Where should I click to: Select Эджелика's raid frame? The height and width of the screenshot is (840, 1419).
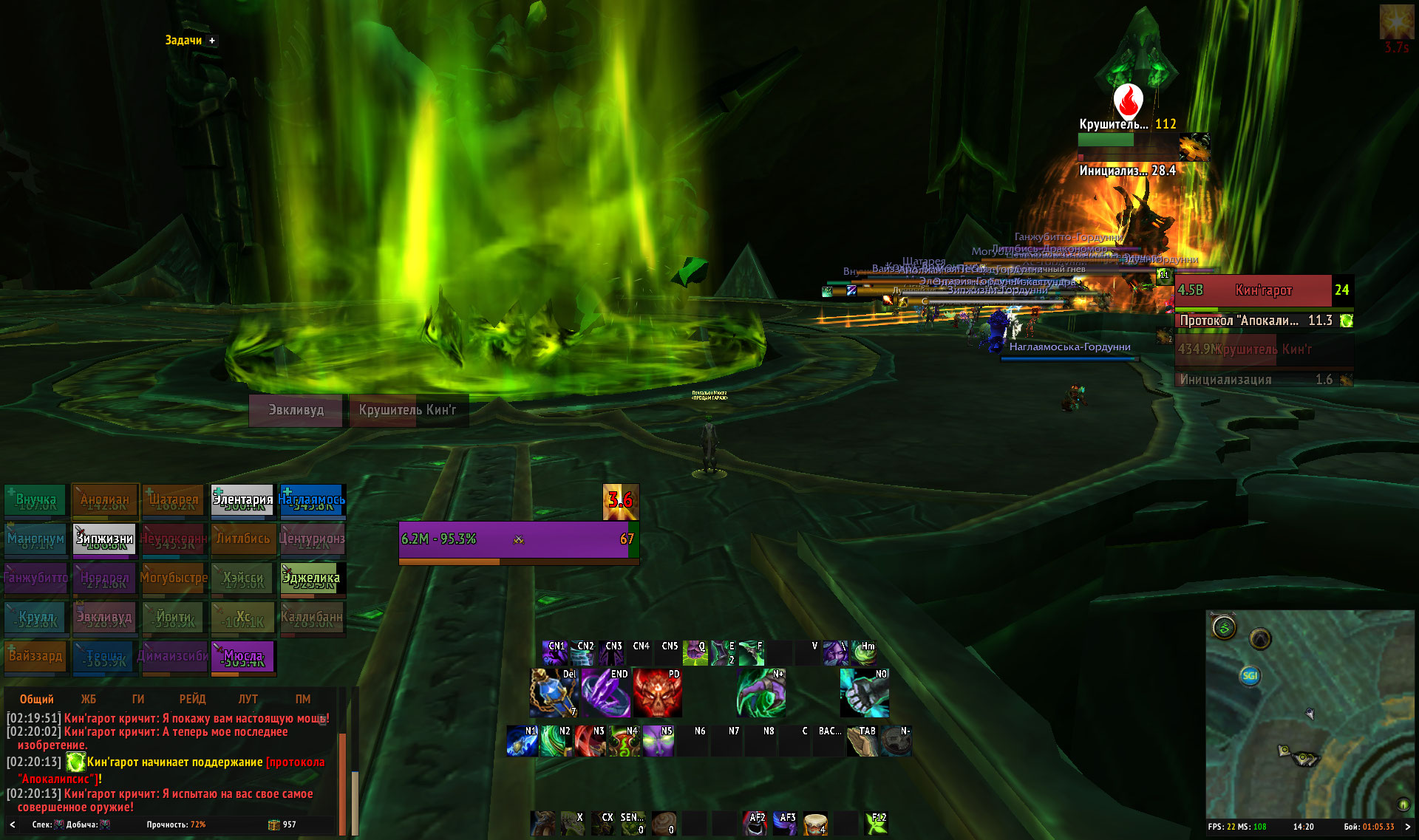pos(311,578)
